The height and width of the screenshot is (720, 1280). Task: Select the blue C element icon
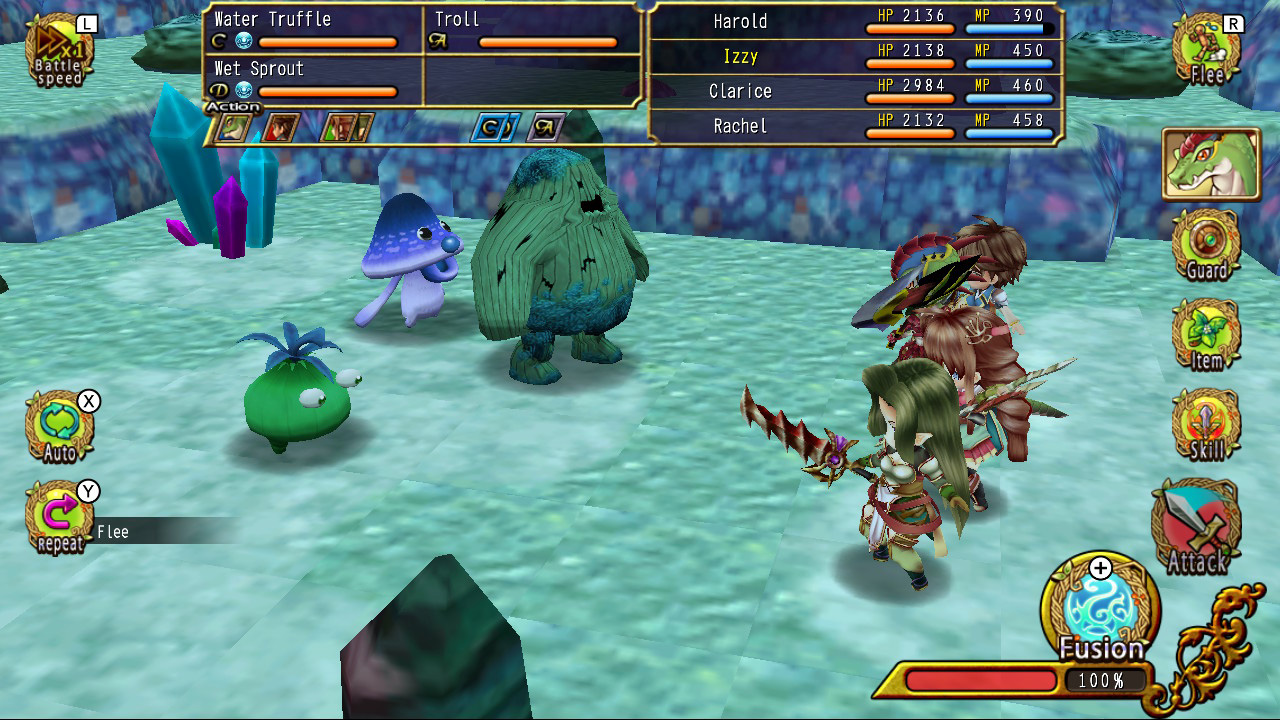click(x=489, y=129)
